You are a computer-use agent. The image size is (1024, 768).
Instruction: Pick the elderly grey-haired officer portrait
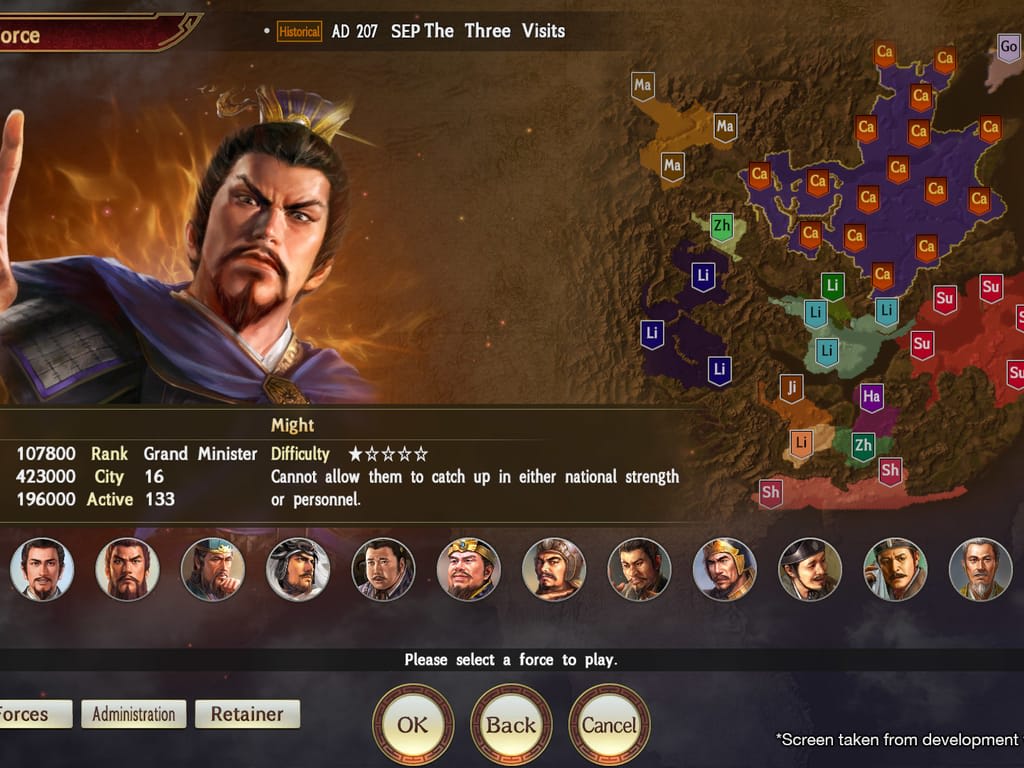click(x=980, y=569)
